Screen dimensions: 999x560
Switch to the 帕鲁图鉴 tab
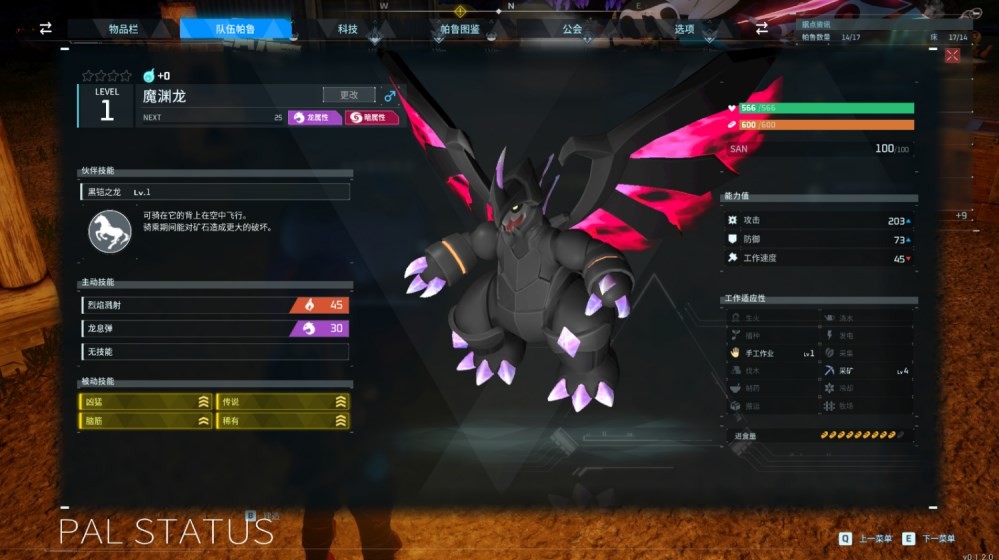tap(460, 29)
